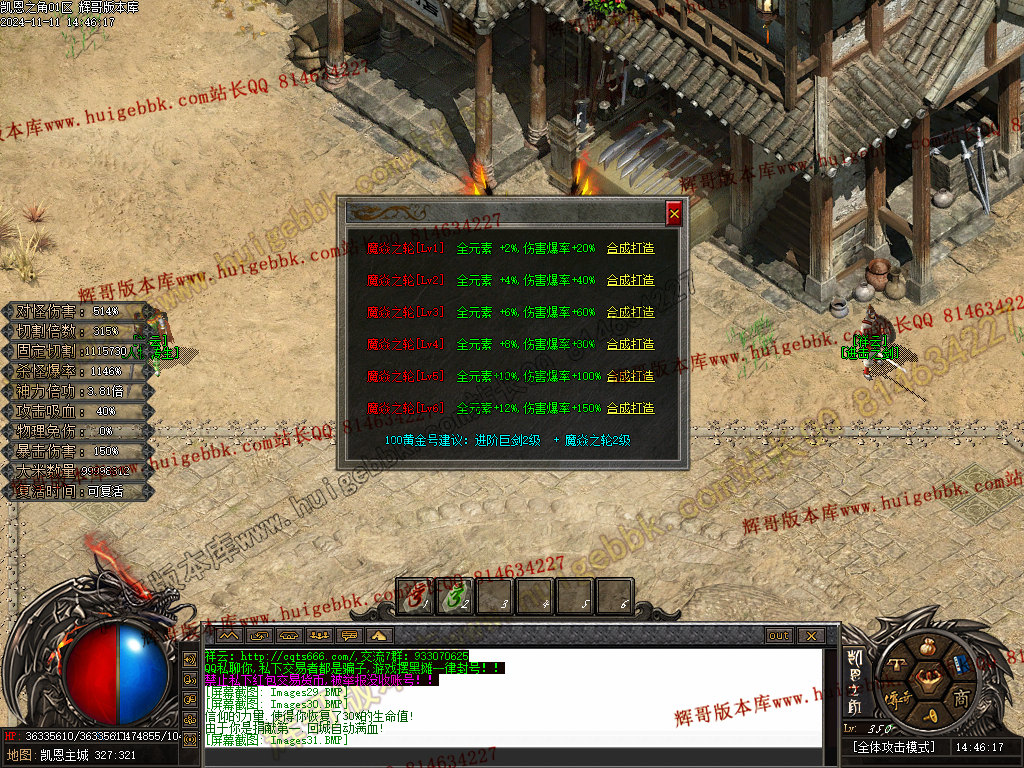Click the chat message log area
1024x768 pixels.
(512, 700)
